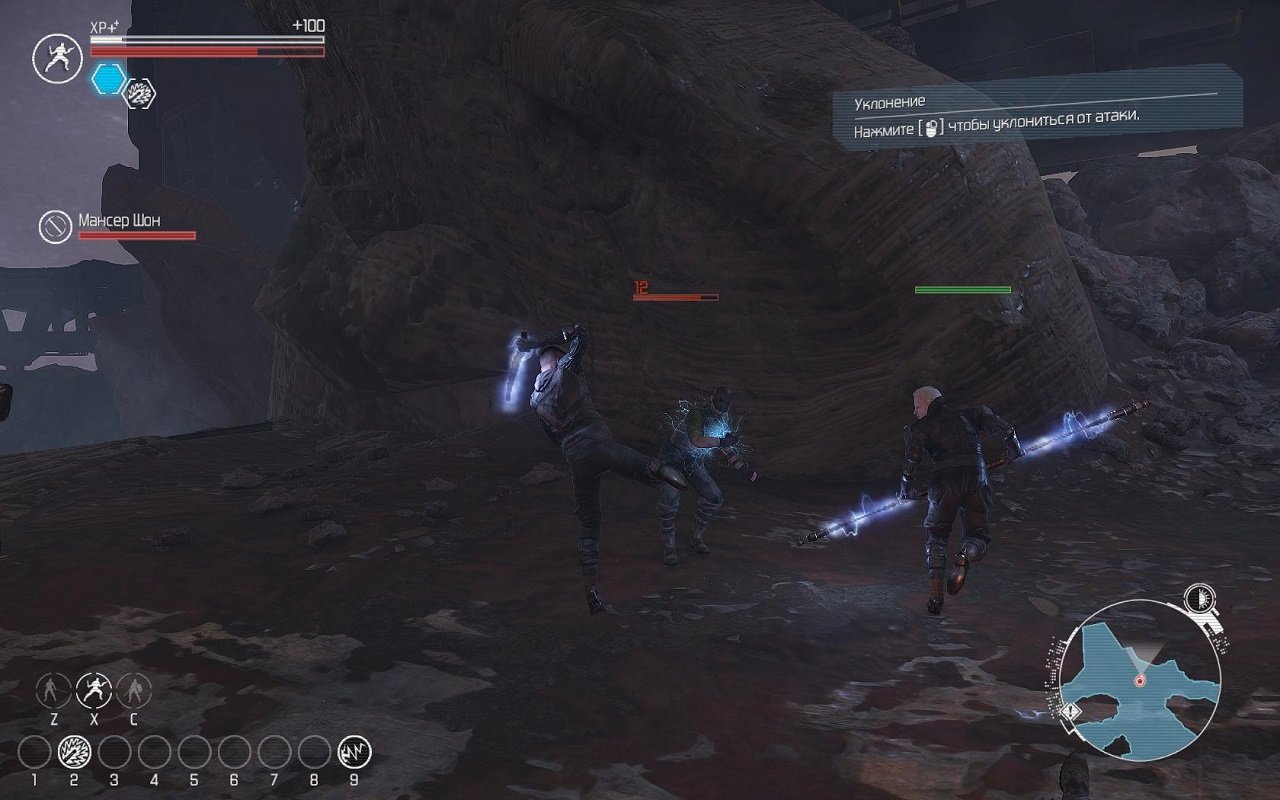The width and height of the screenshot is (1280, 800).
Task: Switch to the shield stance above the C label
Action: pyautogui.click(x=133, y=690)
